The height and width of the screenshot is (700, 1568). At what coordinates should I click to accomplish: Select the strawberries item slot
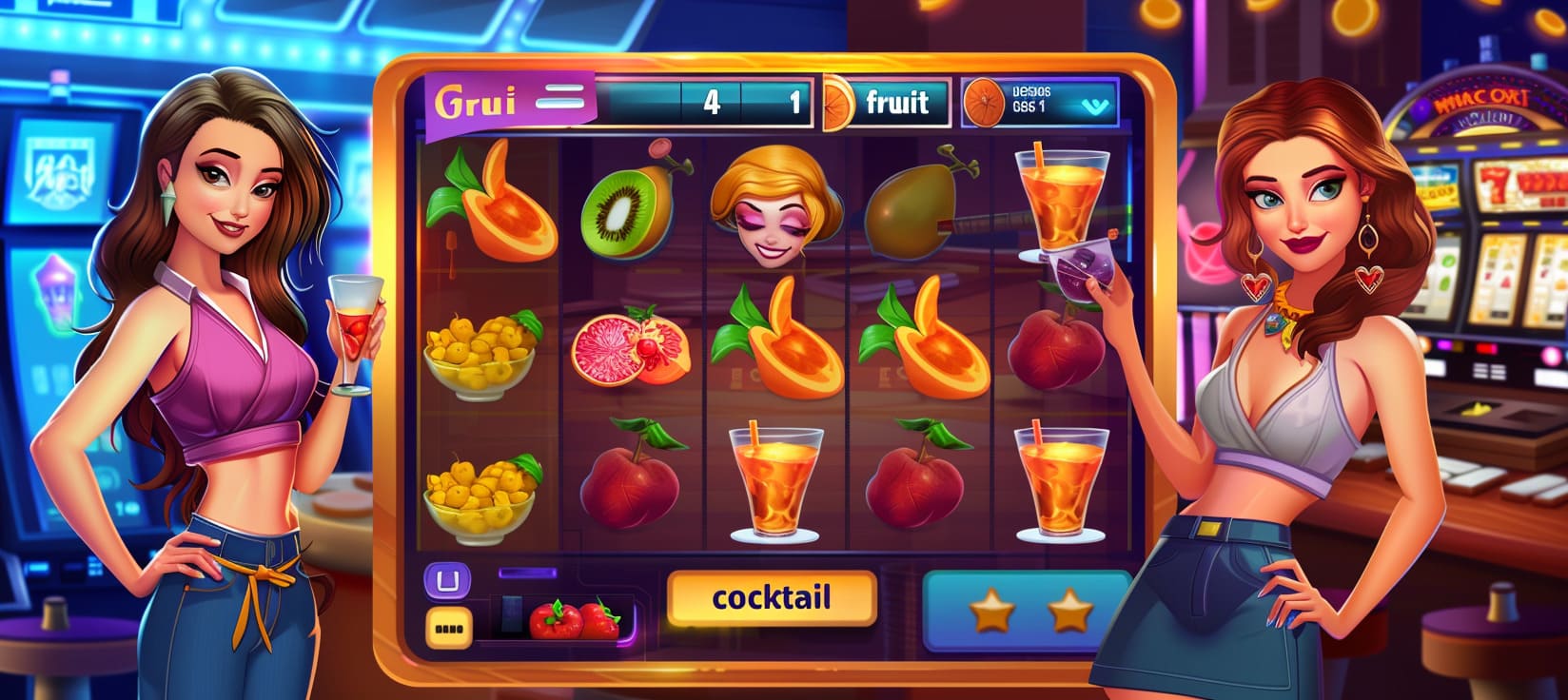(574, 619)
